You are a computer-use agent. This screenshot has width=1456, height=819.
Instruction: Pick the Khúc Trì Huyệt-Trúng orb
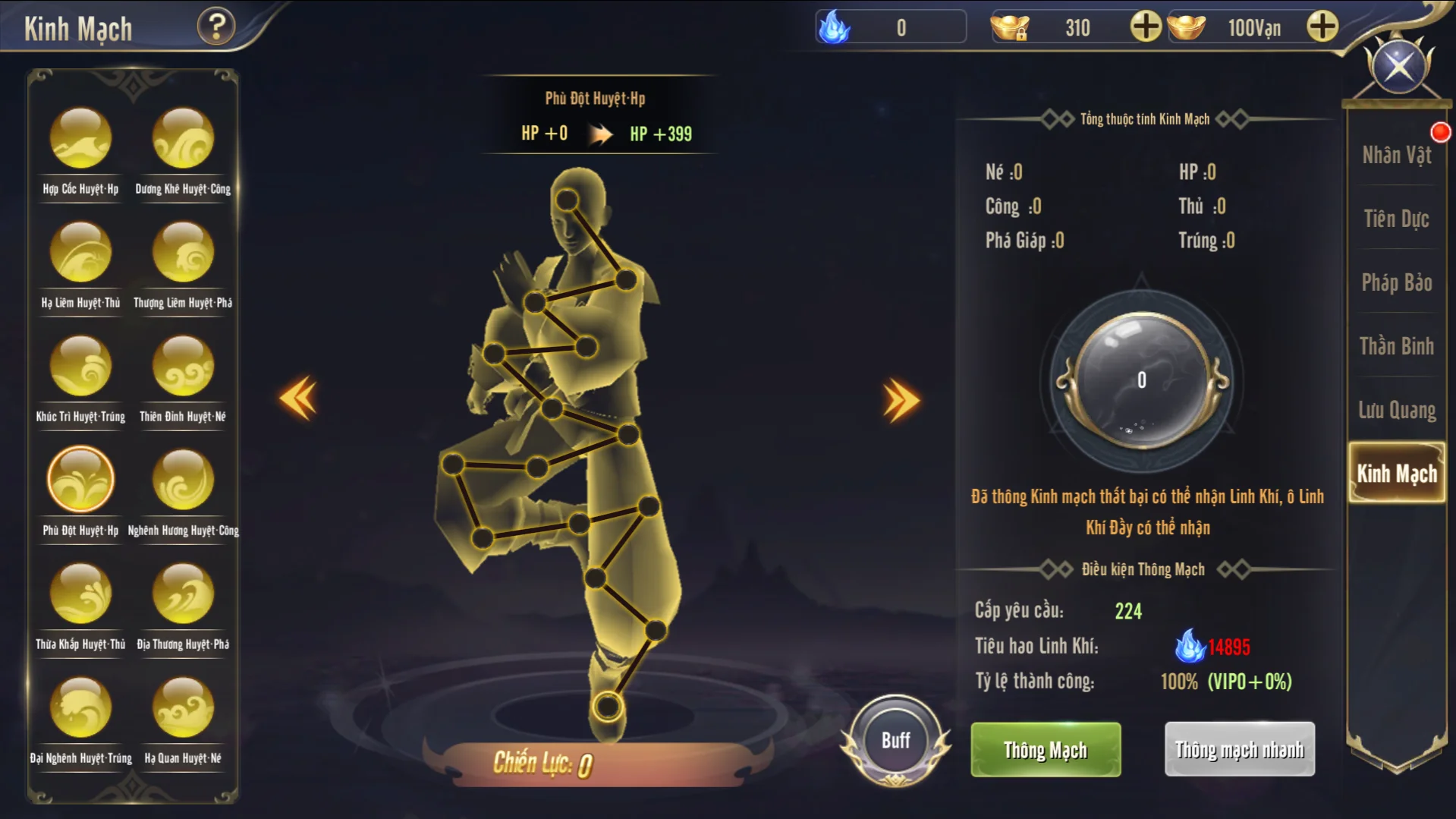(80, 366)
